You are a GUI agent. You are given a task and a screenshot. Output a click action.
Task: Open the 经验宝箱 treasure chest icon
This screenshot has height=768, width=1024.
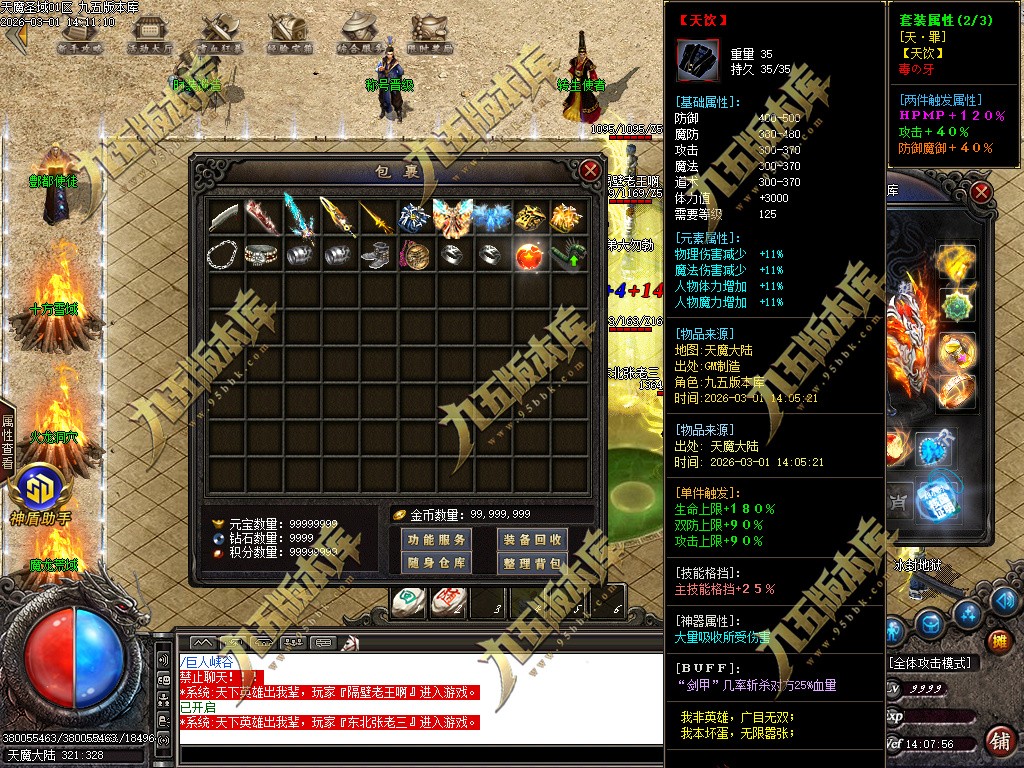pos(289,34)
